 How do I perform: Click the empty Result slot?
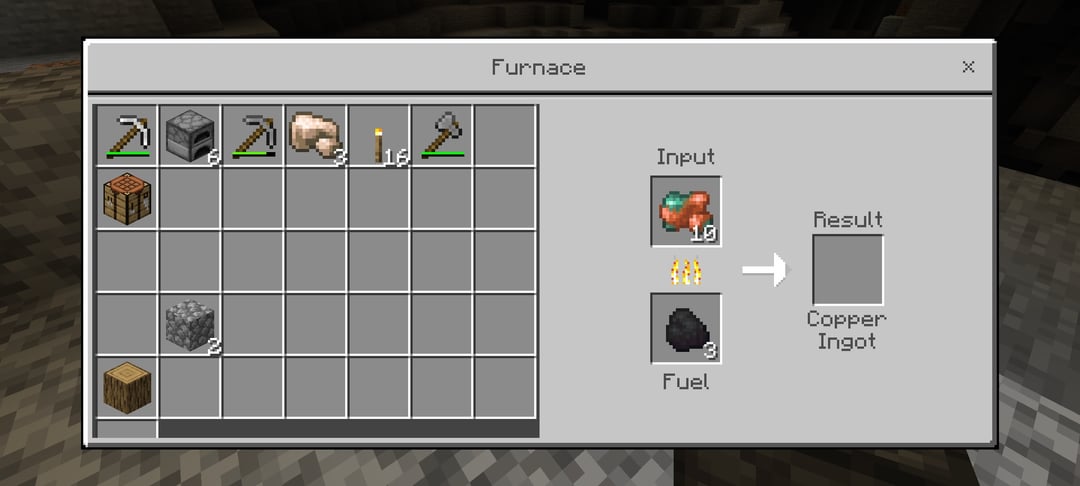(848, 270)
